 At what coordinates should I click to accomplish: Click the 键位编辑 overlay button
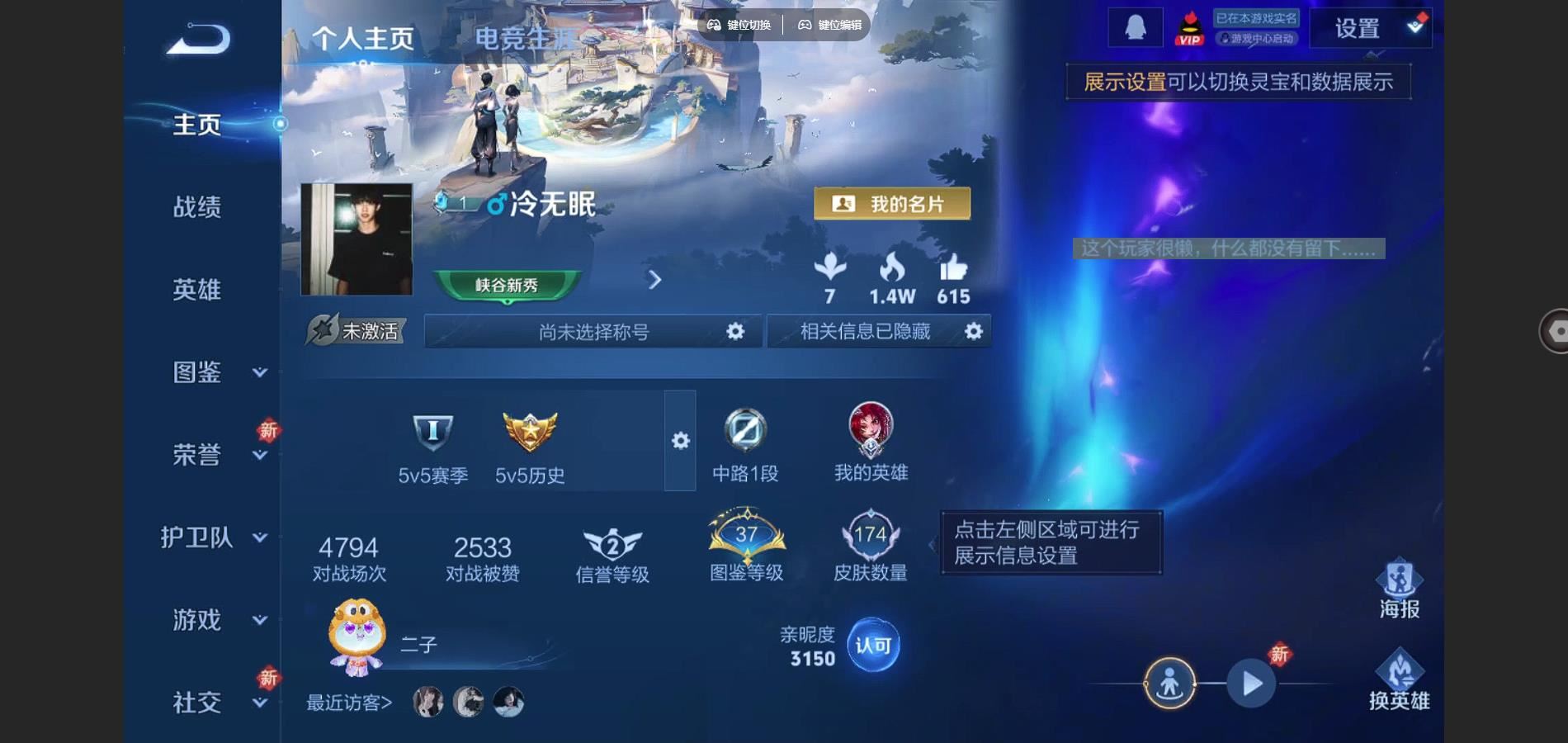point(829,25)
